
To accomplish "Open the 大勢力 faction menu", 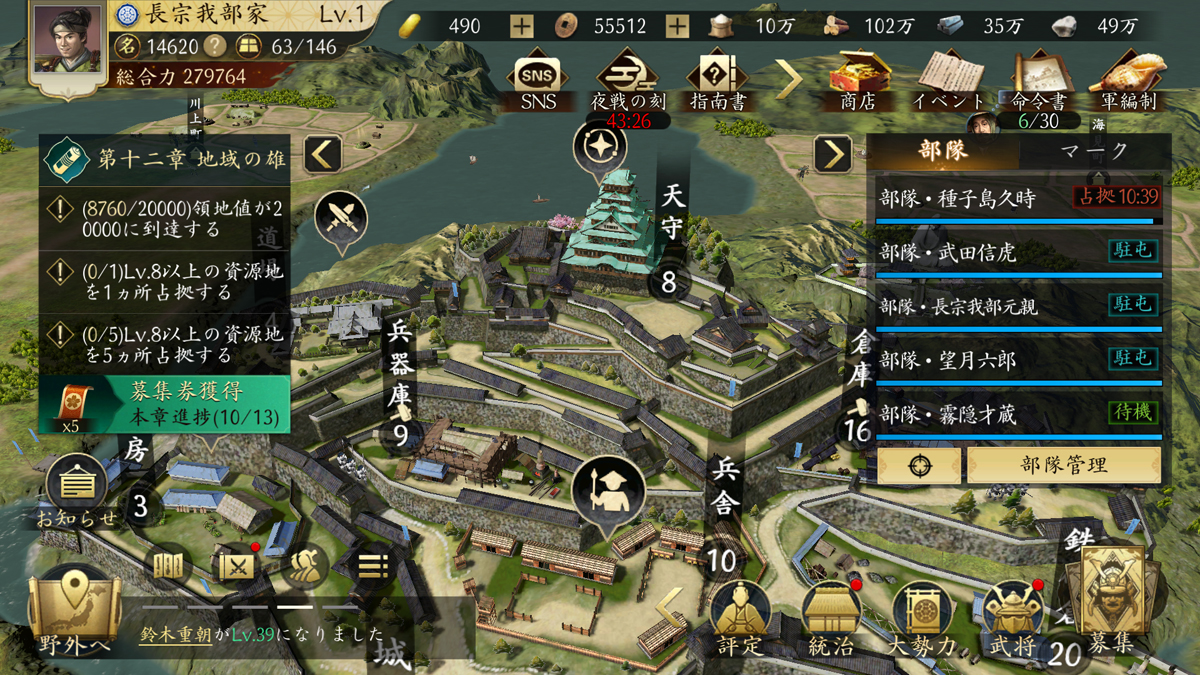I will pos(921,618).
